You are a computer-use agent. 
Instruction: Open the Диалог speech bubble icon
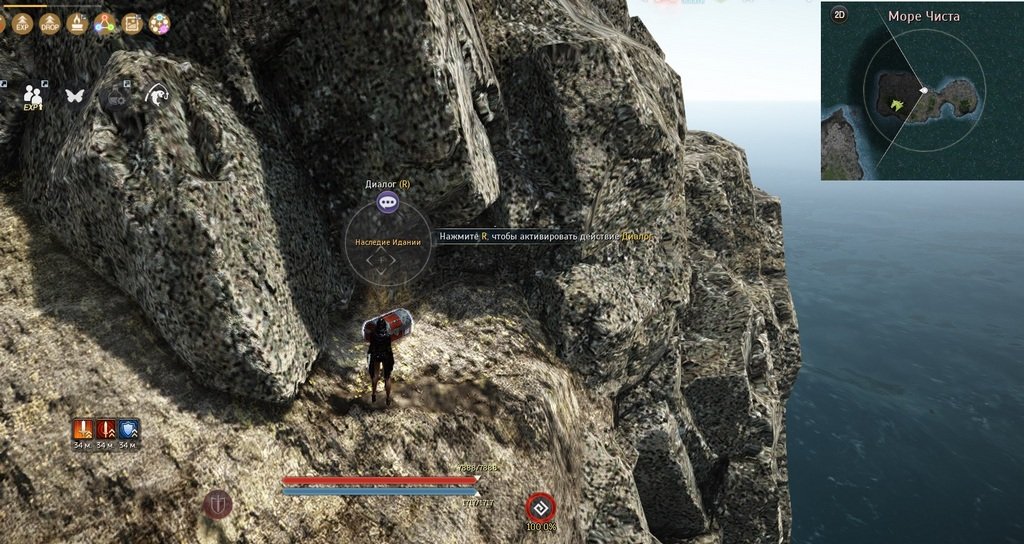tap(388, 202)
